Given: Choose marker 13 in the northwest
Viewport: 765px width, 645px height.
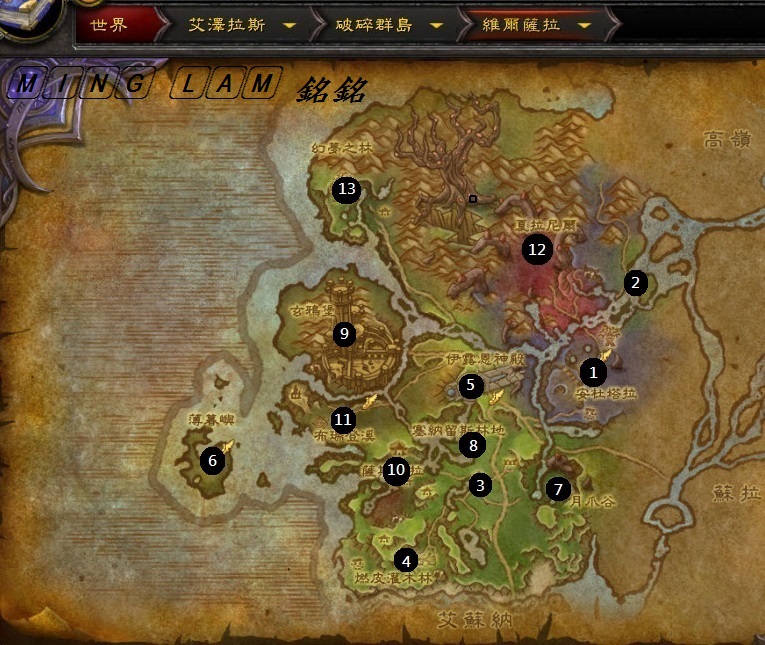Looking at the screenshot, I should point(347,189).
